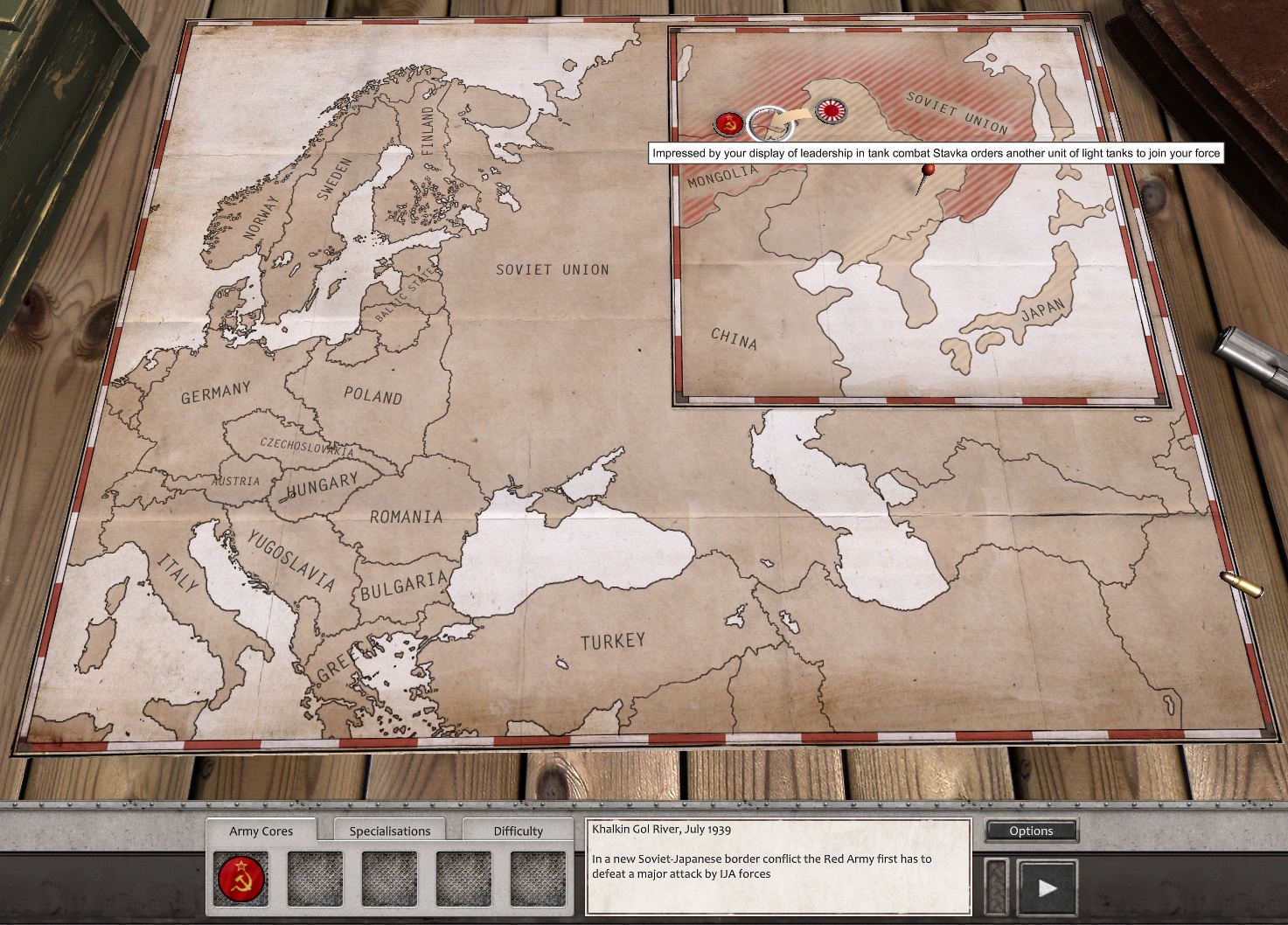The width and height of the screenshot is (1288, 925).
Task: Select the Soviet emblem marker on the inset map
Action: click(728, 124)
